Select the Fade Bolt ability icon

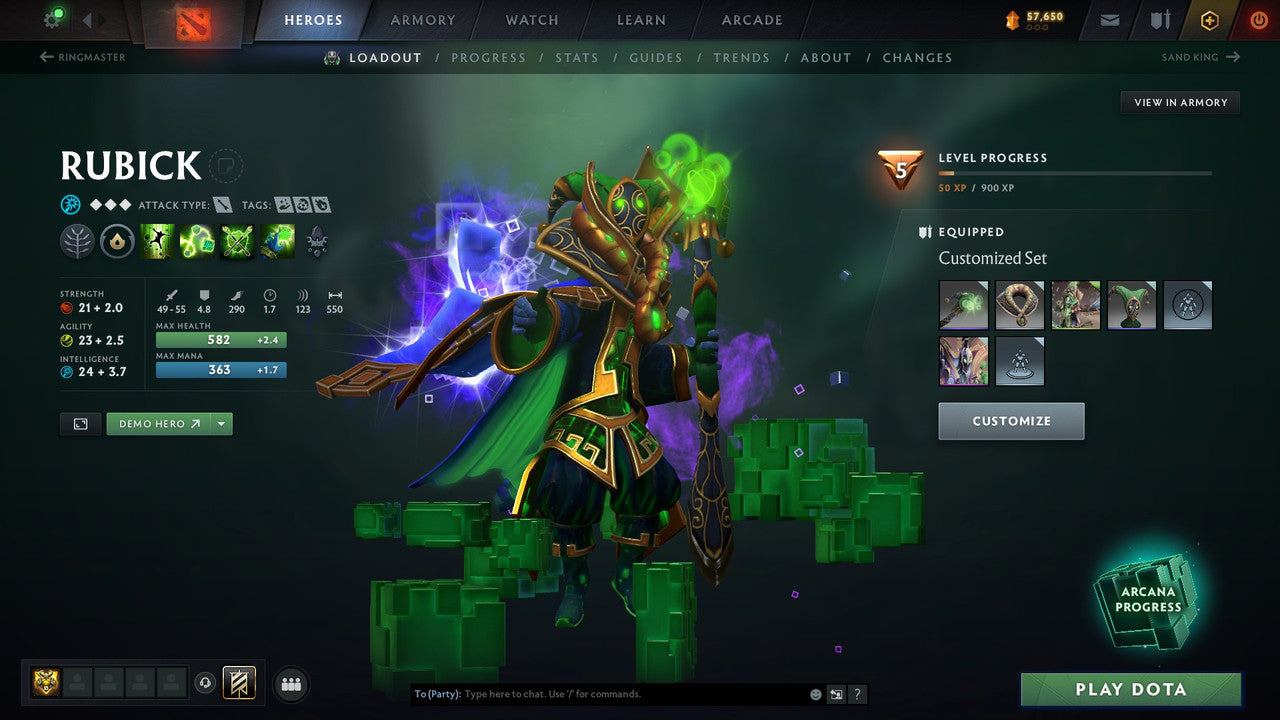pos(197,240)
